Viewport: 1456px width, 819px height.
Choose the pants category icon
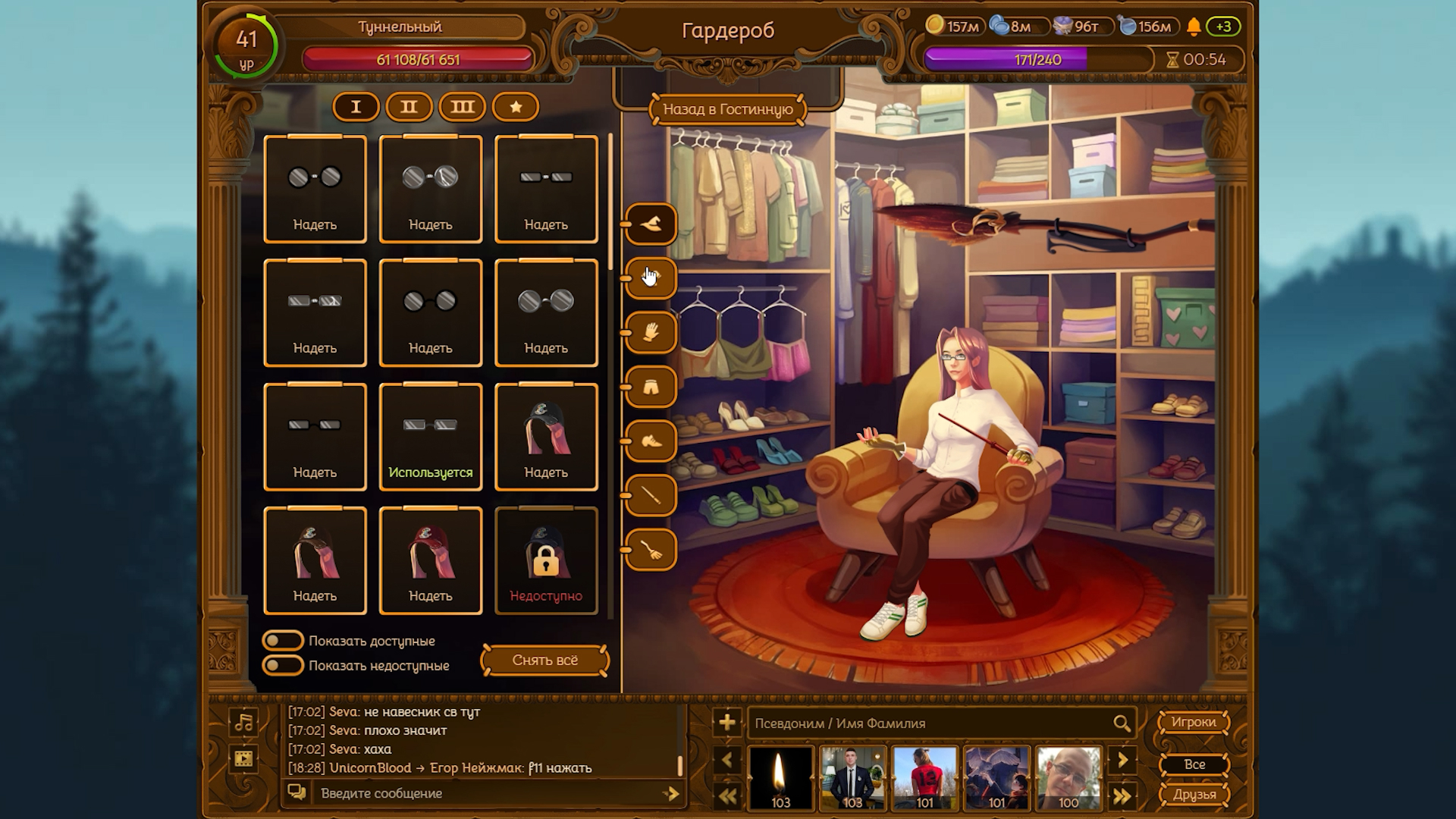(x=651, y=387)
